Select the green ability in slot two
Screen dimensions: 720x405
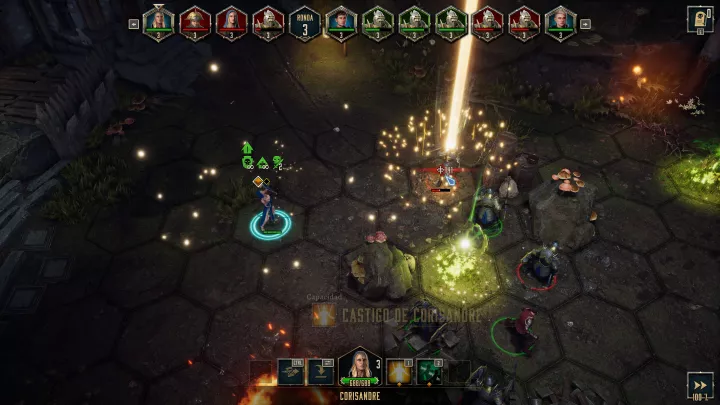429,372
